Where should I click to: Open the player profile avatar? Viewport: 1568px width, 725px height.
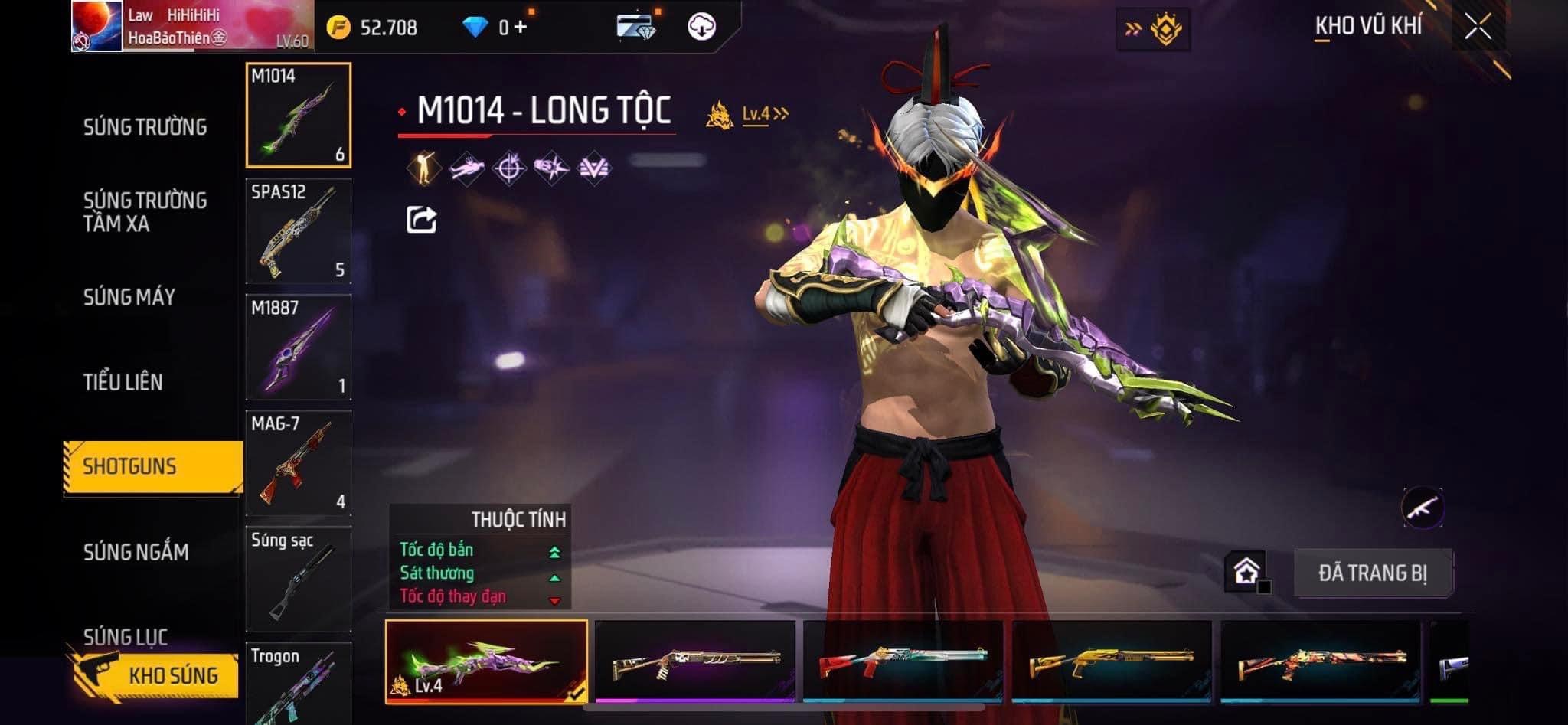[x=96, y=26]
